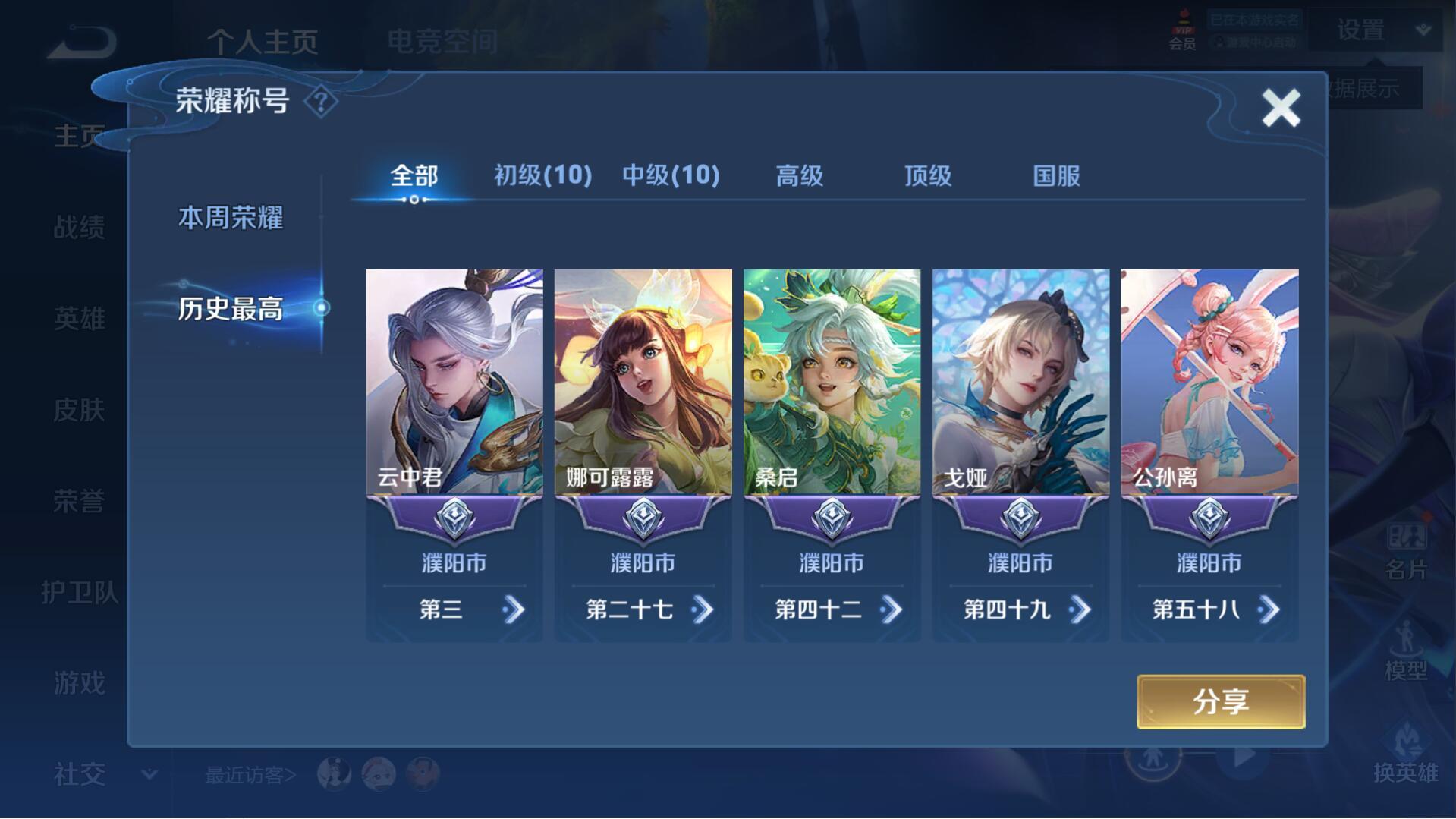Select 本周荣耀 in the side menu
The width and height of the screenshot is (1456, 819).
tap(231, 219)
